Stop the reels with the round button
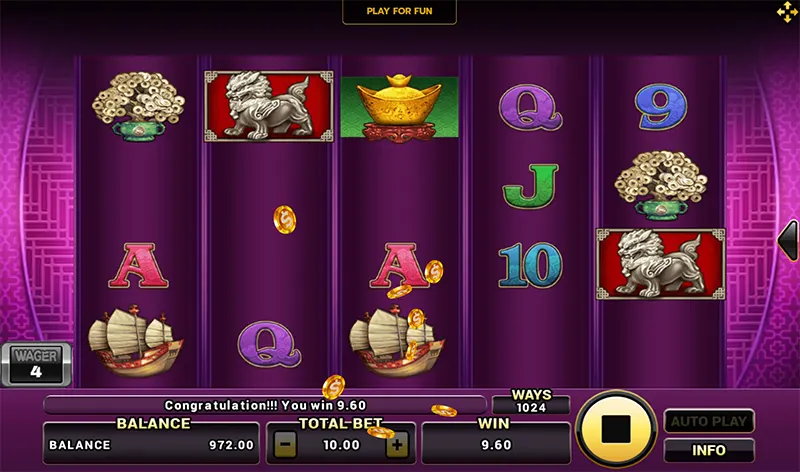The width and height of the screenshot is (800, 472). (616, 429)
